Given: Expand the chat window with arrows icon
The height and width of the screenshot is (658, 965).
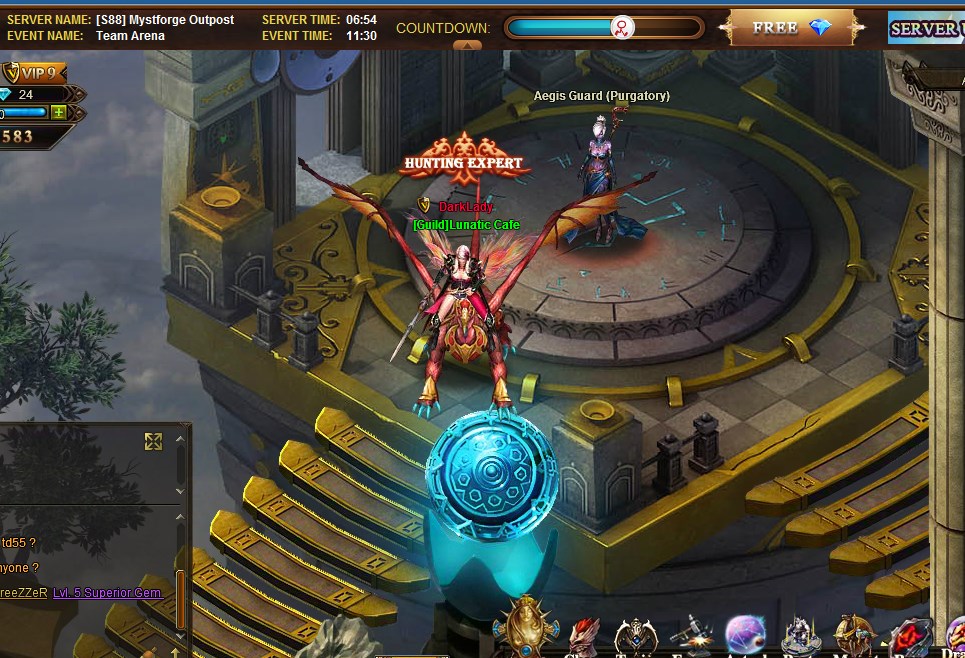Looking at the screenshot, I should click(x=153, y=441).
